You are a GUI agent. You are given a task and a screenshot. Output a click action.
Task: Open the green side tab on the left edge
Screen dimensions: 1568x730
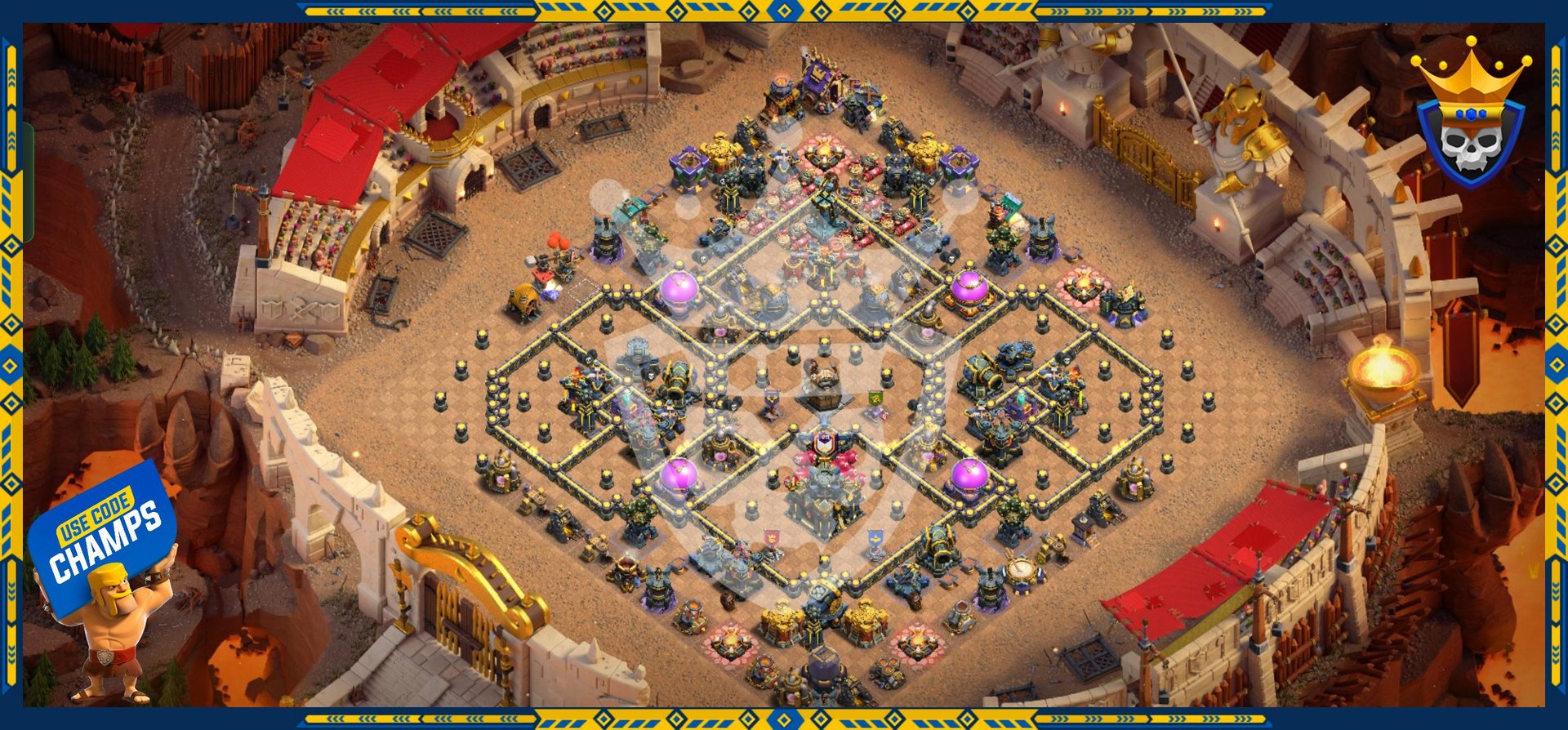click(29, 183)
